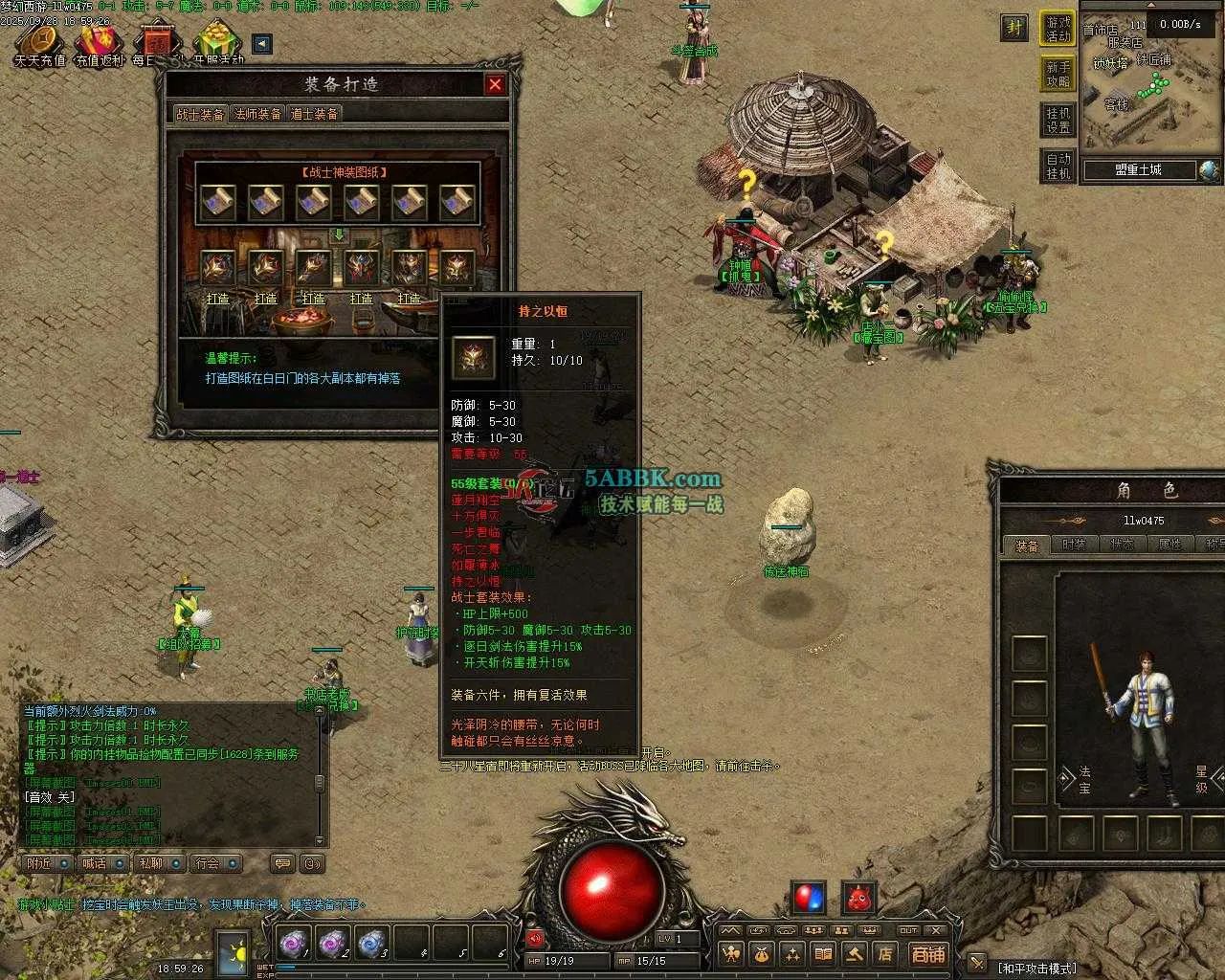Switch to the 法师装备 tab
Image resolution: width=1225 pixels, height=980 pixels.
pos(258,114)
